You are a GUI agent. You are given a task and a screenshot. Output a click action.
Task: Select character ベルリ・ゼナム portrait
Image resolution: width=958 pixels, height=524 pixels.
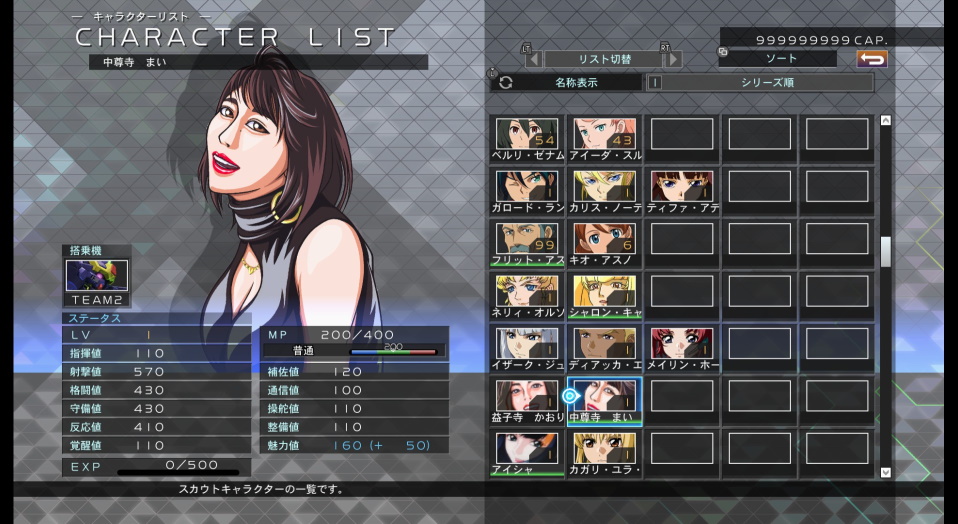click(527, 135)
